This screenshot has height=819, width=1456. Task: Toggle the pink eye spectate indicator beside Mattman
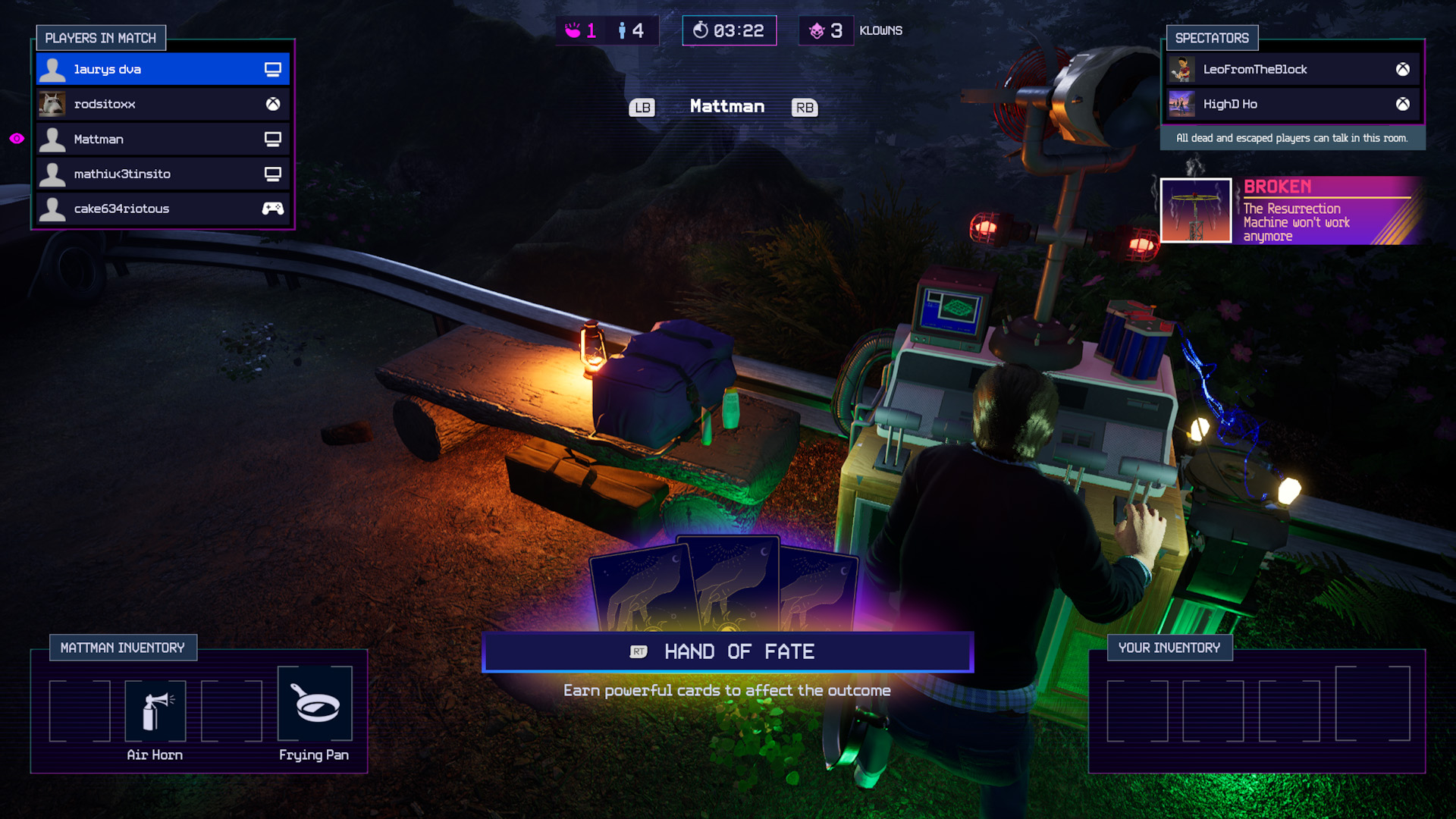[x=15, y=140]
